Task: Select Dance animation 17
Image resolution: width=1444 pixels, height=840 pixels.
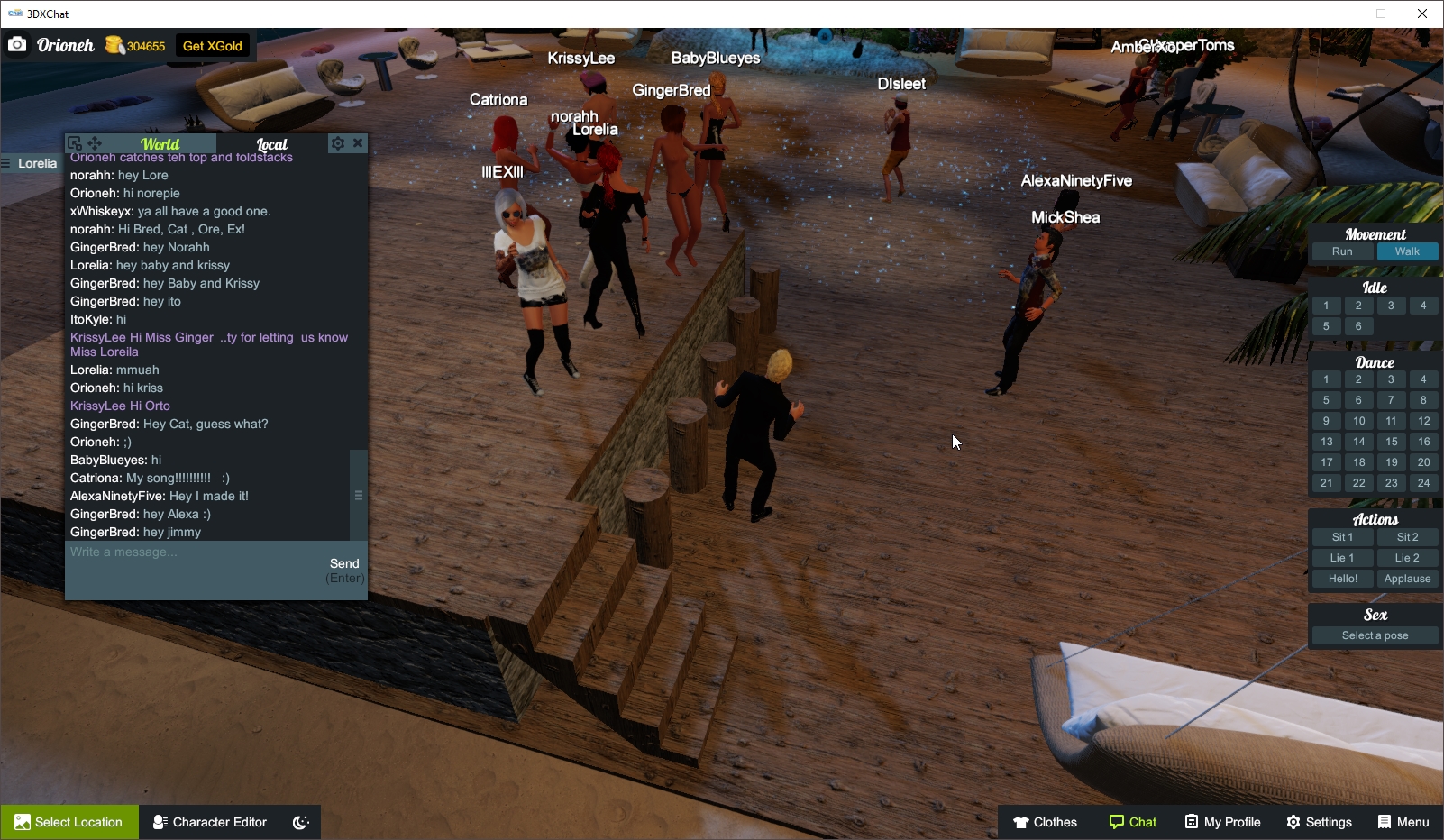Action: [1326, 462]
